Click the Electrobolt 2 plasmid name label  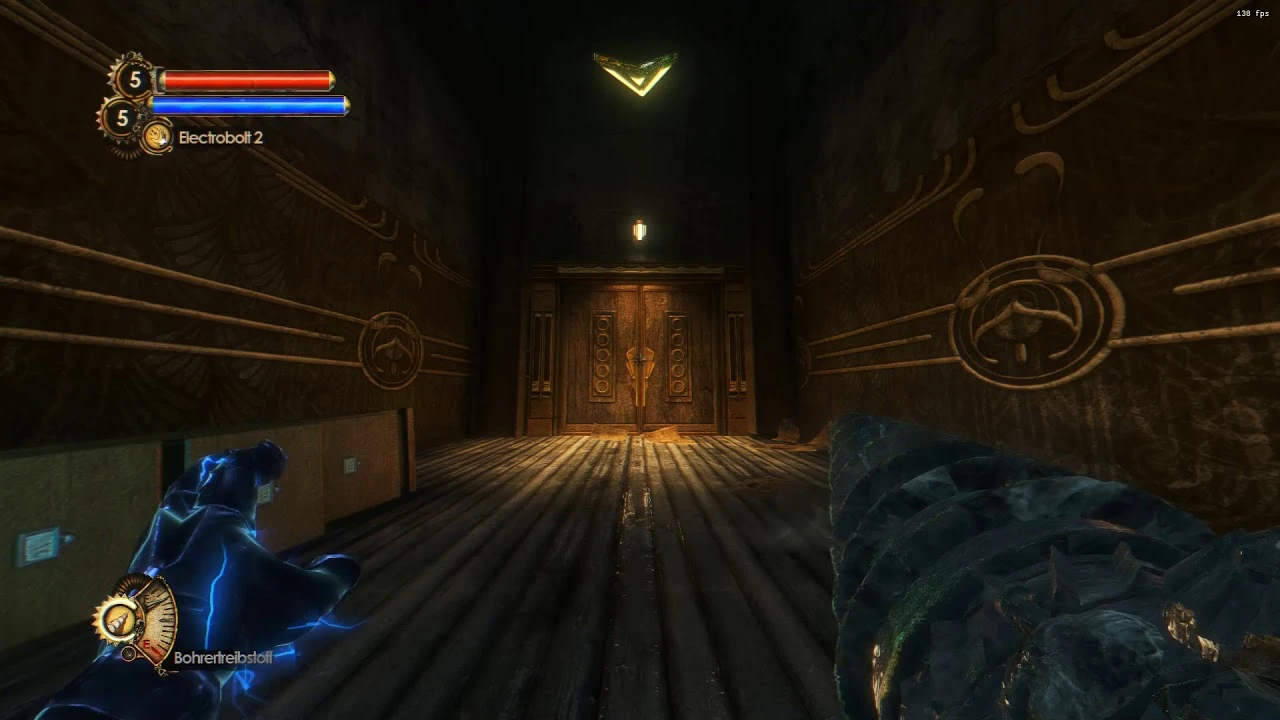tap(221, 137)
